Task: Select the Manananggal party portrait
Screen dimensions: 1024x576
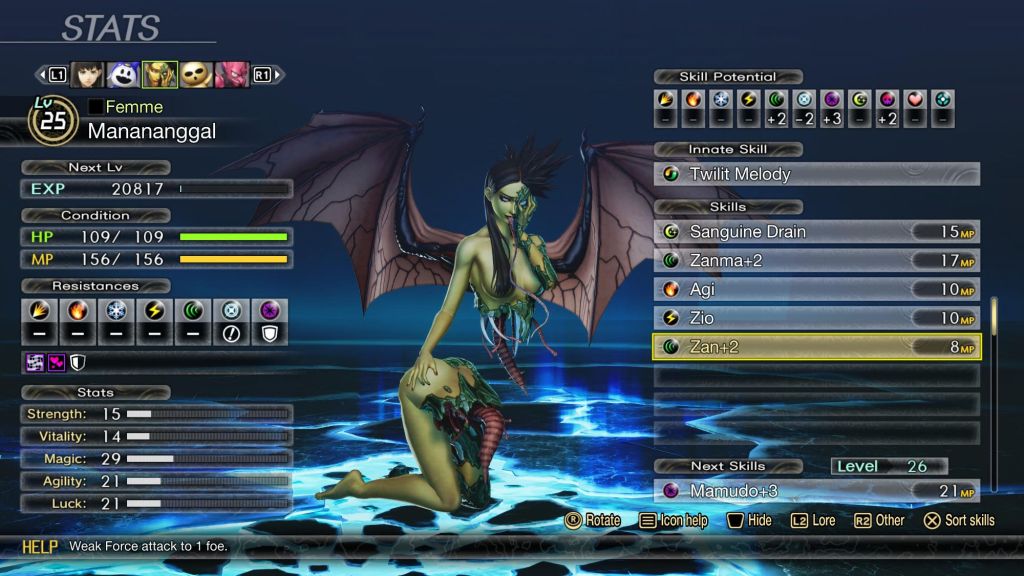Action: (160, 75)
